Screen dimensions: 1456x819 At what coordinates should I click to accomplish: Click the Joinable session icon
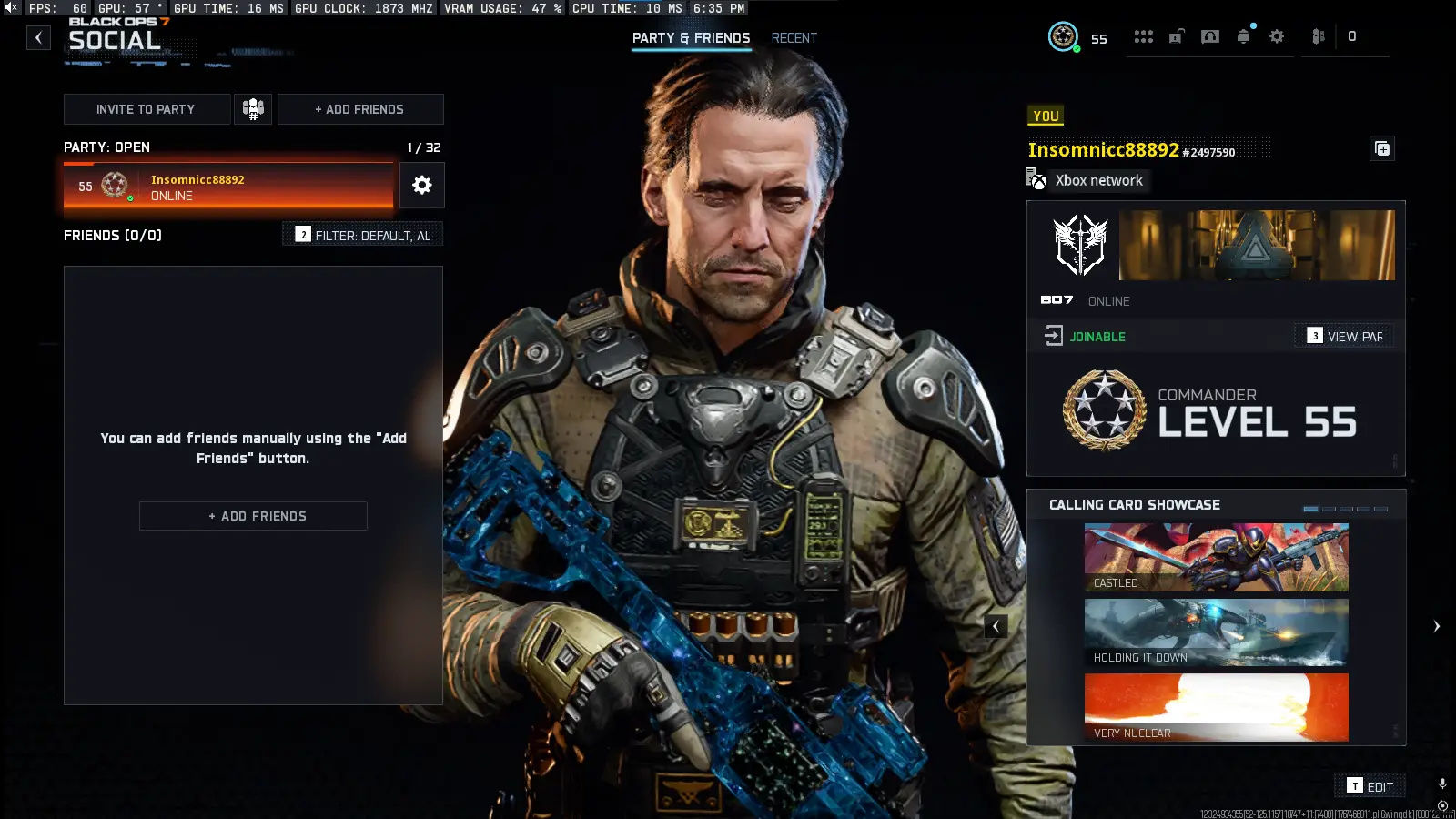coord(1054,335)
